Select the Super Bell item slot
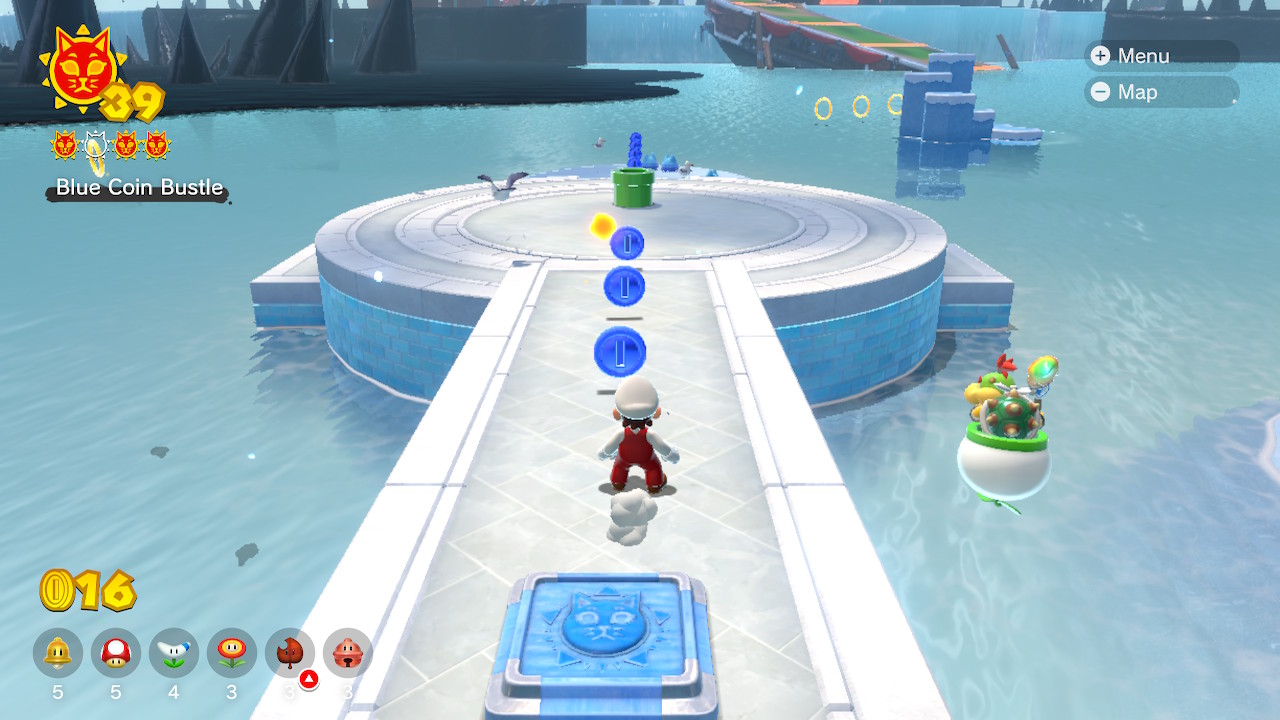 [58, 653]
